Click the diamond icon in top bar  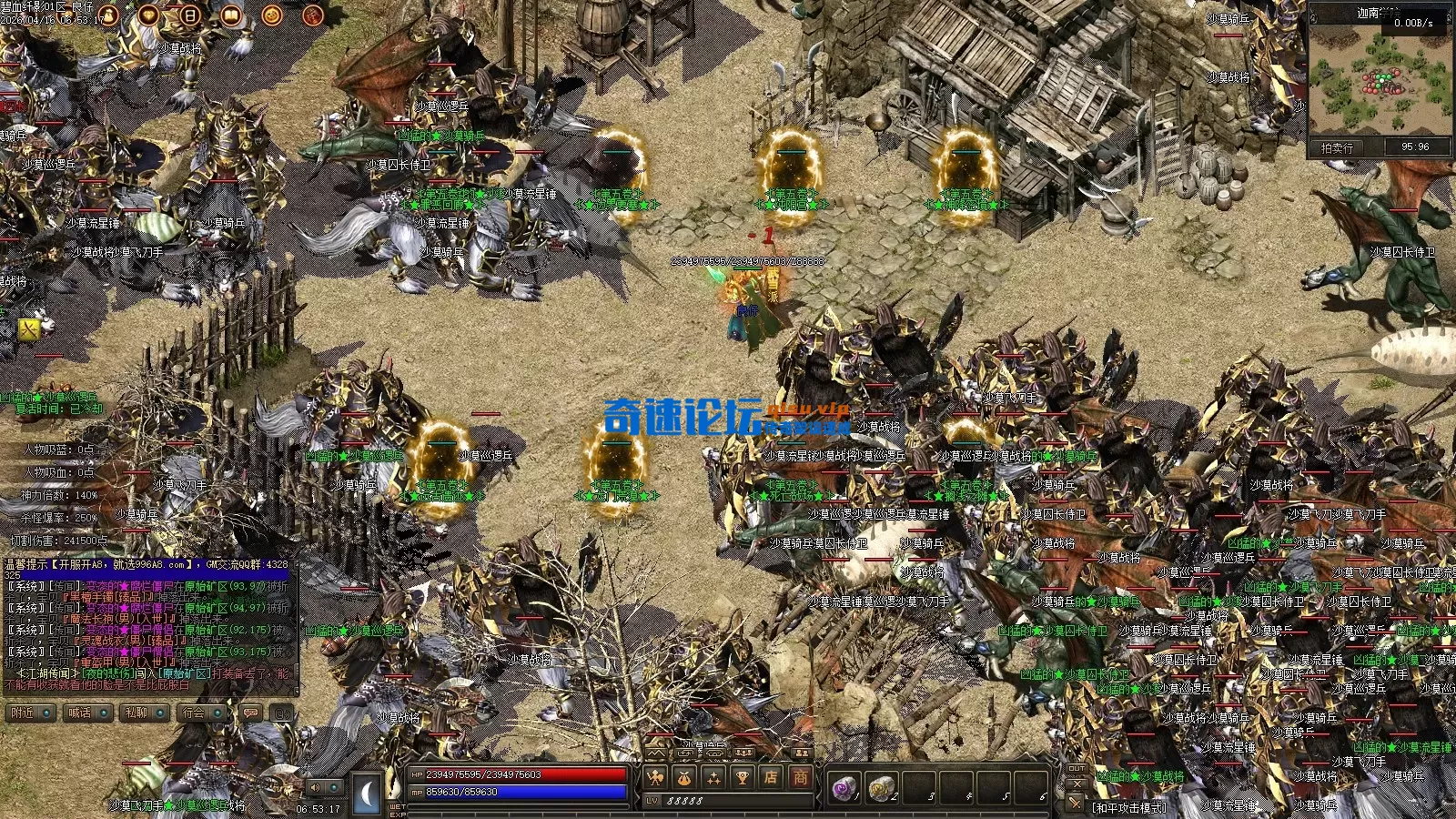click(x=149, y=15)
